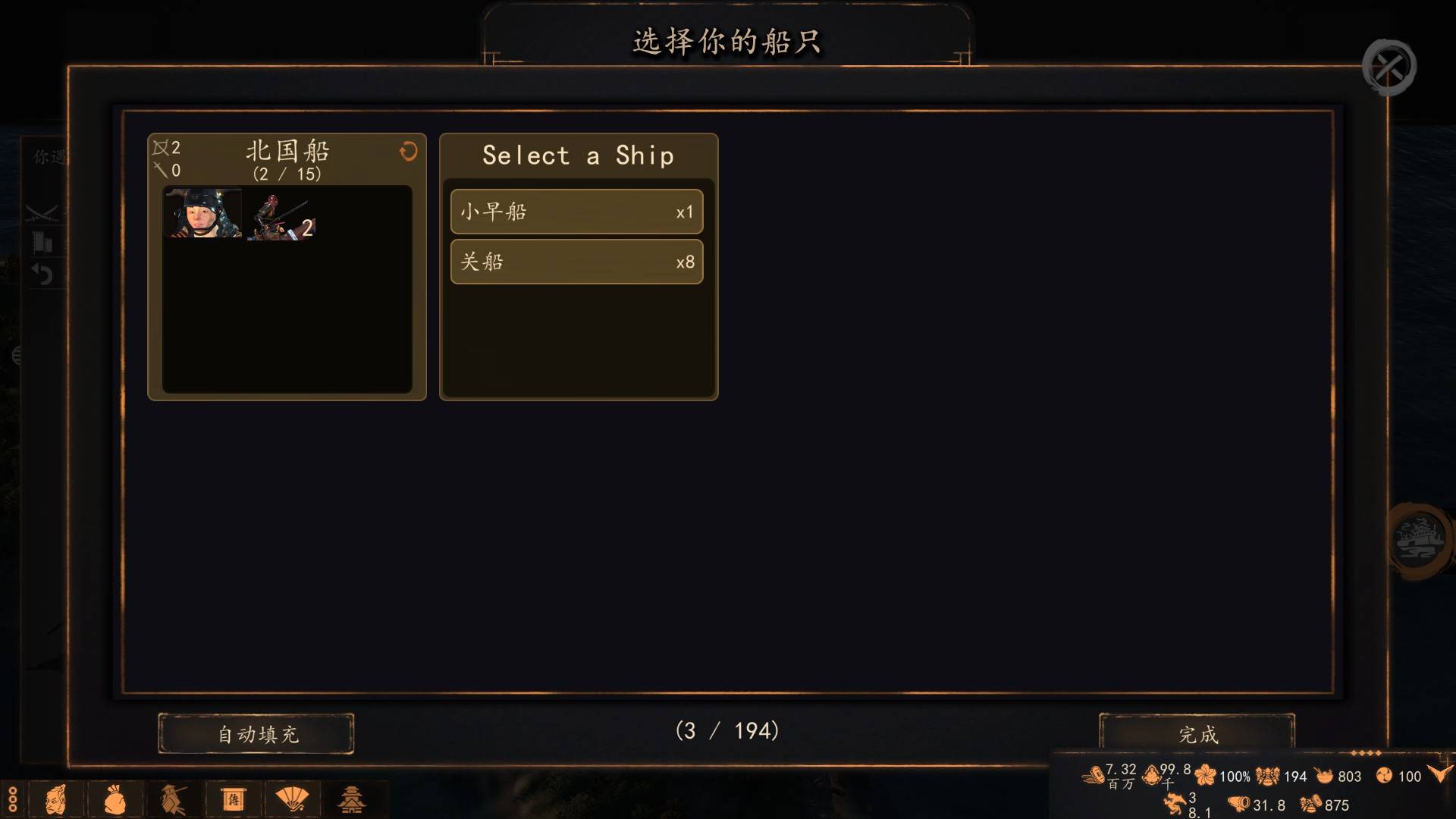Open the folding fan toolbar menu

292,799
